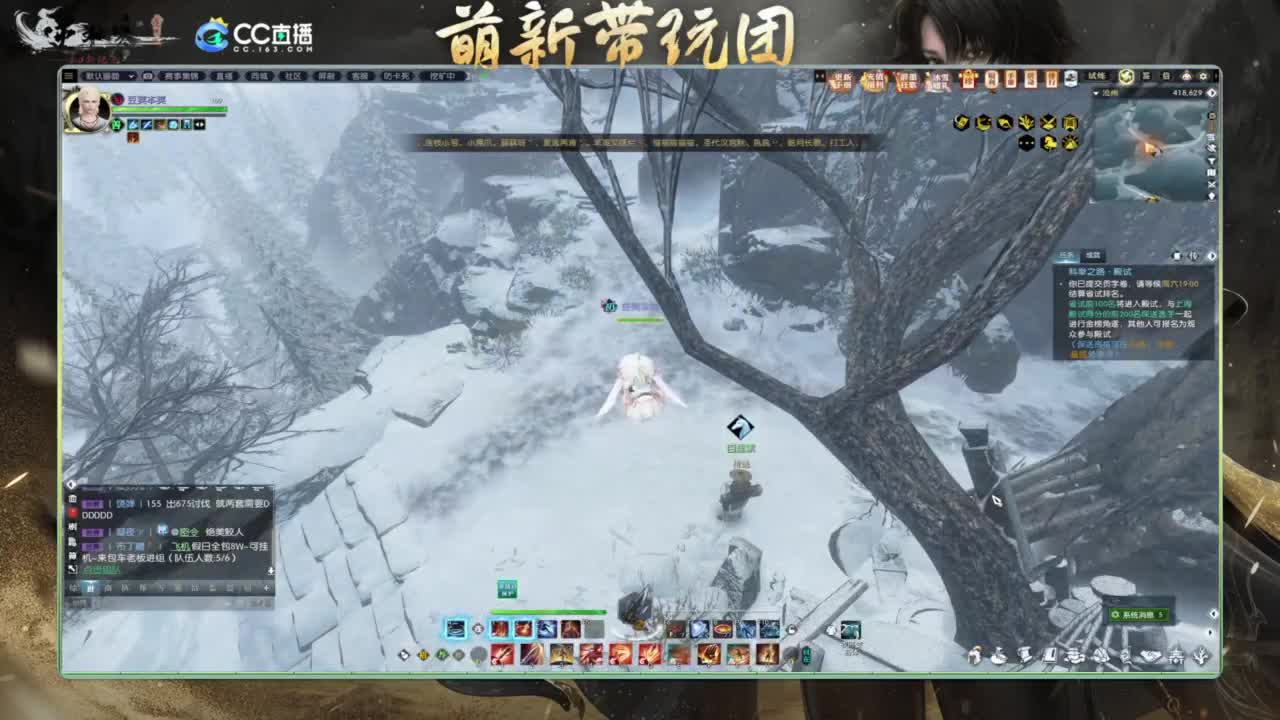
Task: Select a skill icon on the bottom action bar
Action: pos(500,630)
